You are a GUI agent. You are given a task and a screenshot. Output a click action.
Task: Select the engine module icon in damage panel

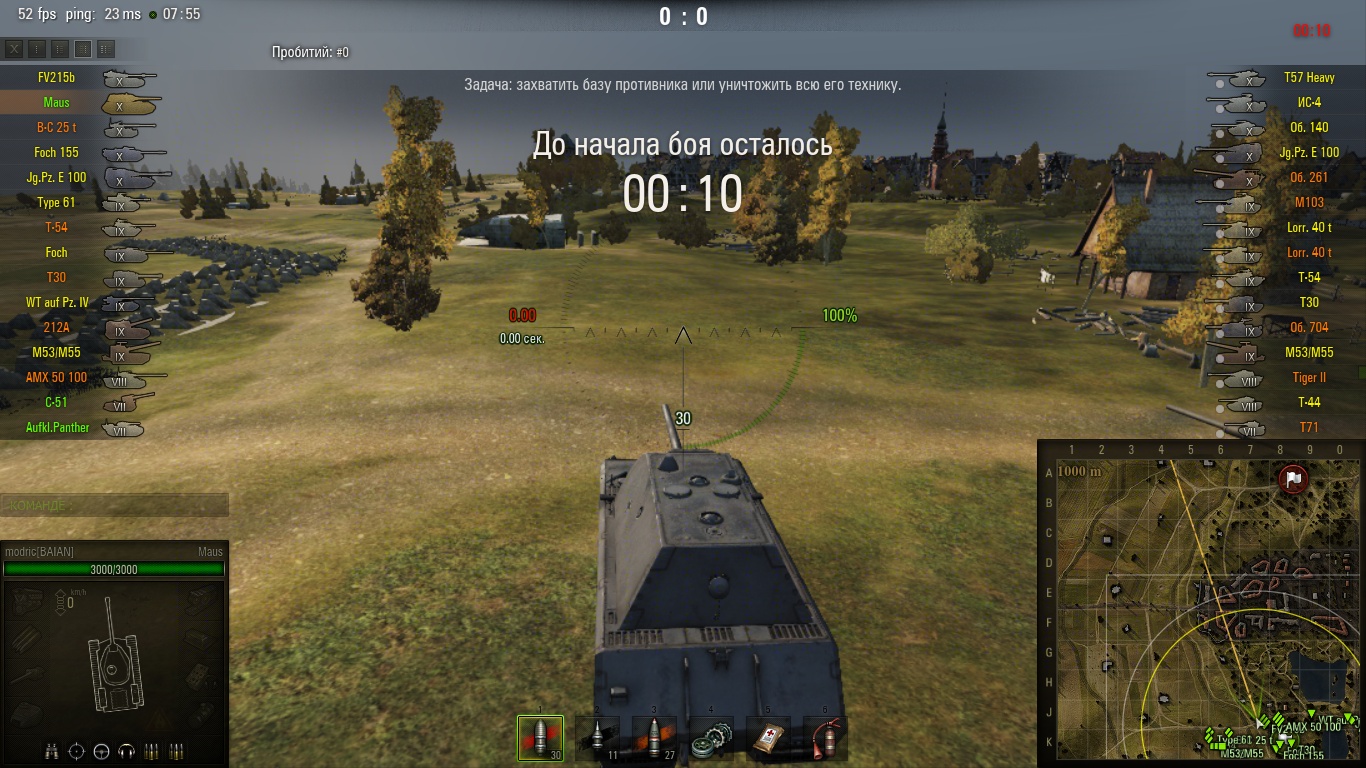click(x=29, y=599)
